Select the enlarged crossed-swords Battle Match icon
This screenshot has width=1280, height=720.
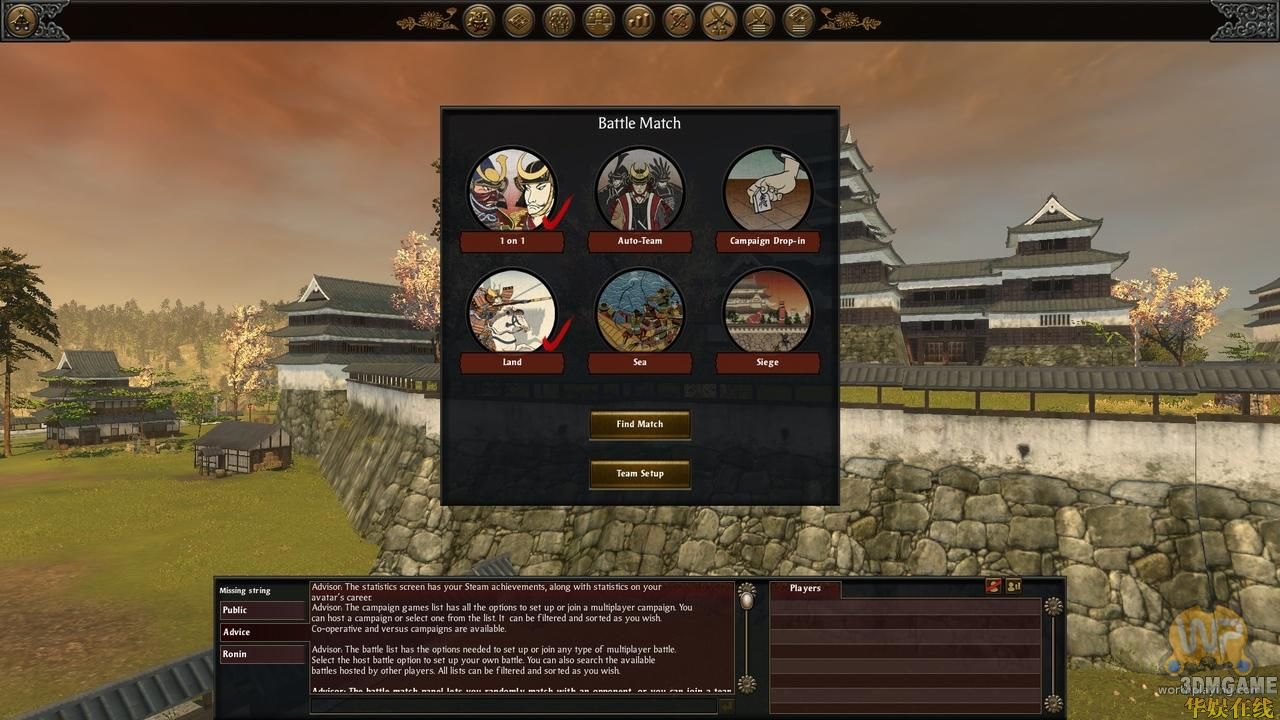coord(720,20)
